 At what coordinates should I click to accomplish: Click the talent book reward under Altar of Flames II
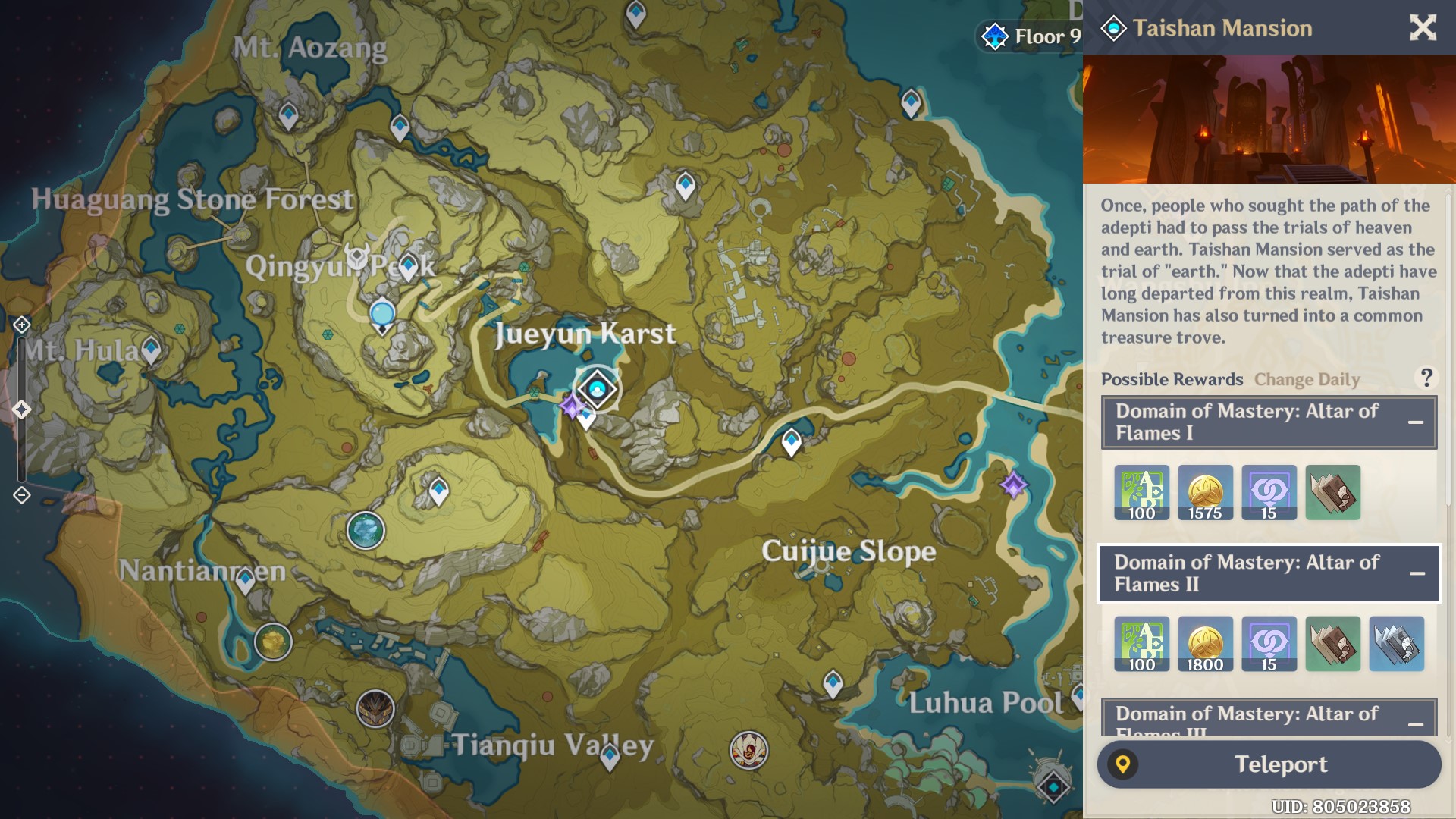1332,645
